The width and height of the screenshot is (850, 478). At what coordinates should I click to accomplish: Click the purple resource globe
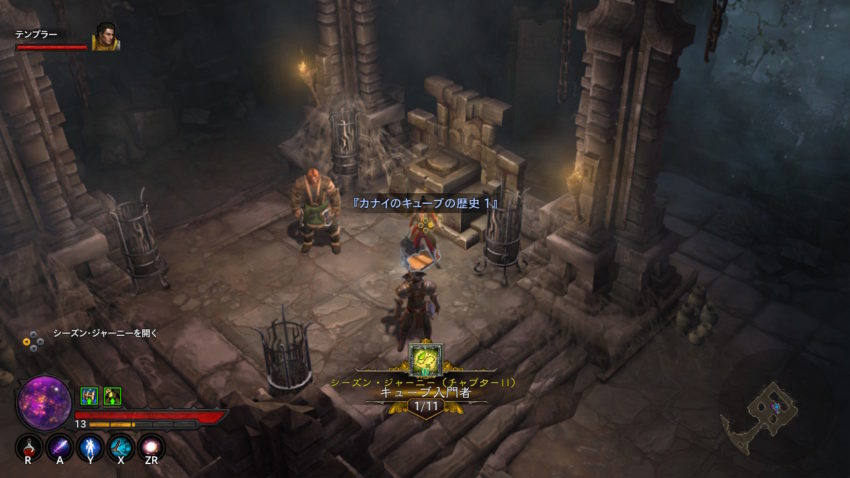pos(44,401)
